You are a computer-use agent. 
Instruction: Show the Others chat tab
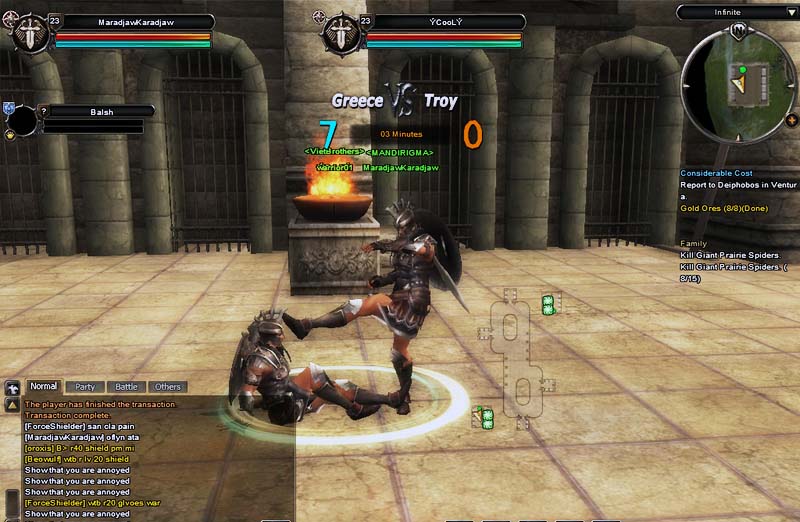pyautogui.click(x=168, y=386)
